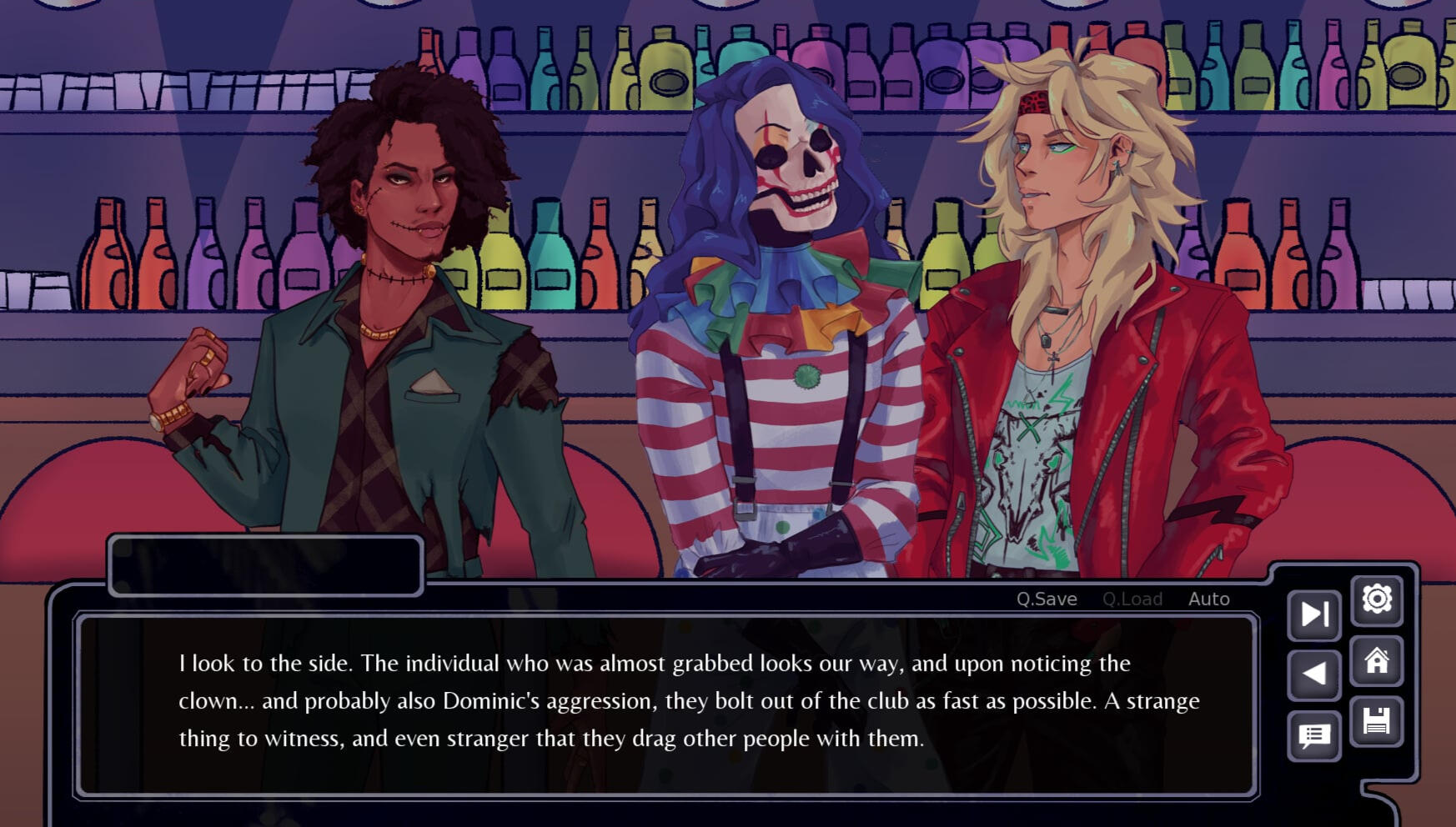Image resolution: width=1456 pixels, height=827 pixels.
Task: Go back with the left arrow button
Action: [1314, 674]
